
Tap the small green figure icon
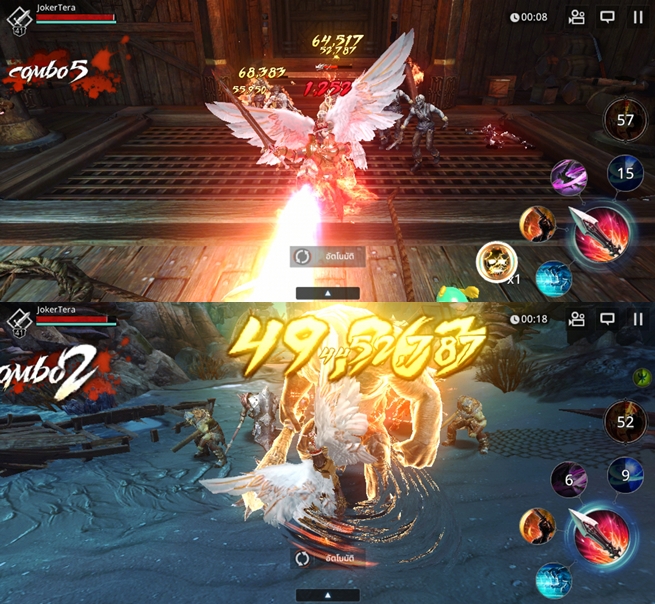[639, 376]
